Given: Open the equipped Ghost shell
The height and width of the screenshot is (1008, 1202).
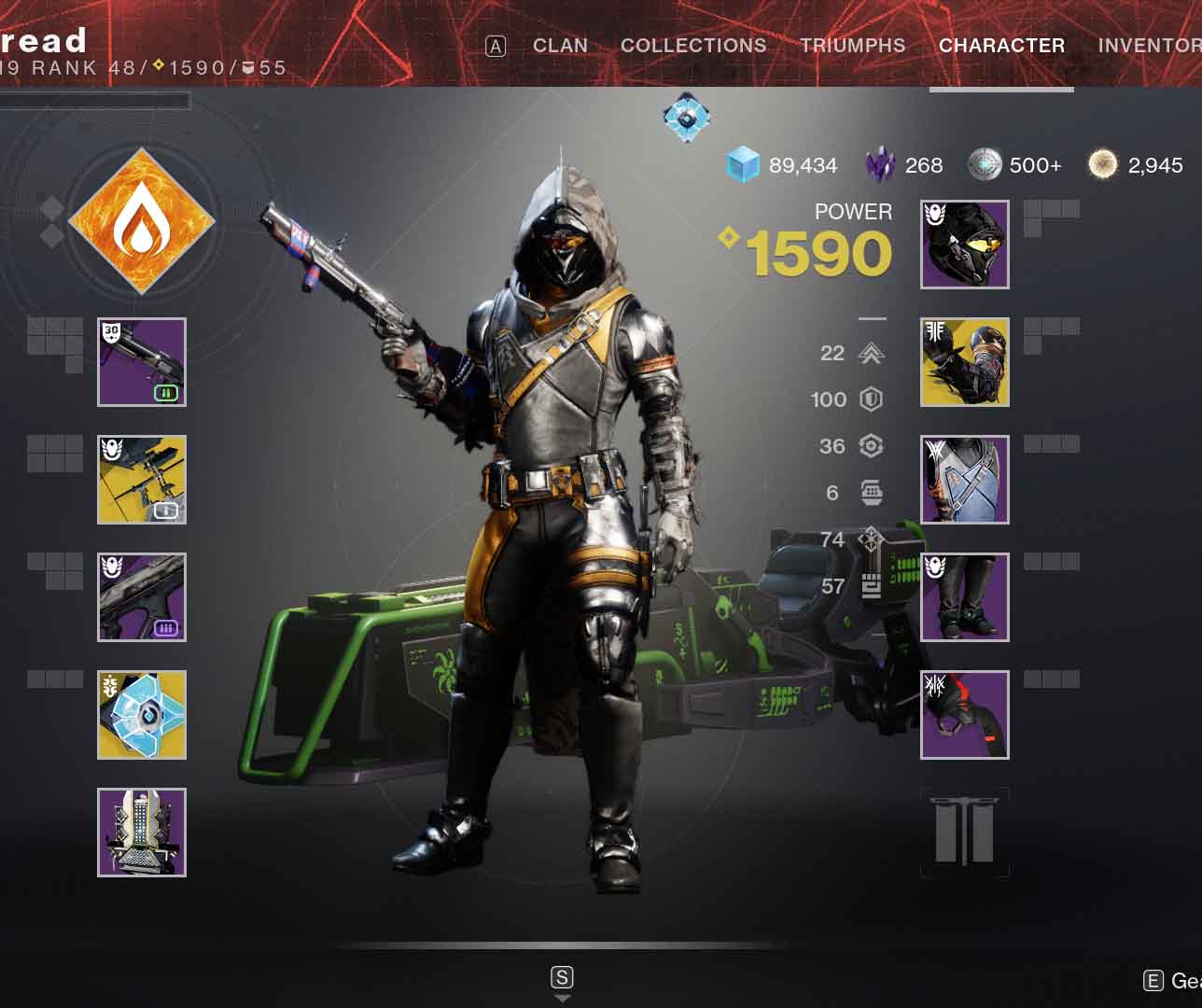Looking at the screenshot, I should 142,715.
